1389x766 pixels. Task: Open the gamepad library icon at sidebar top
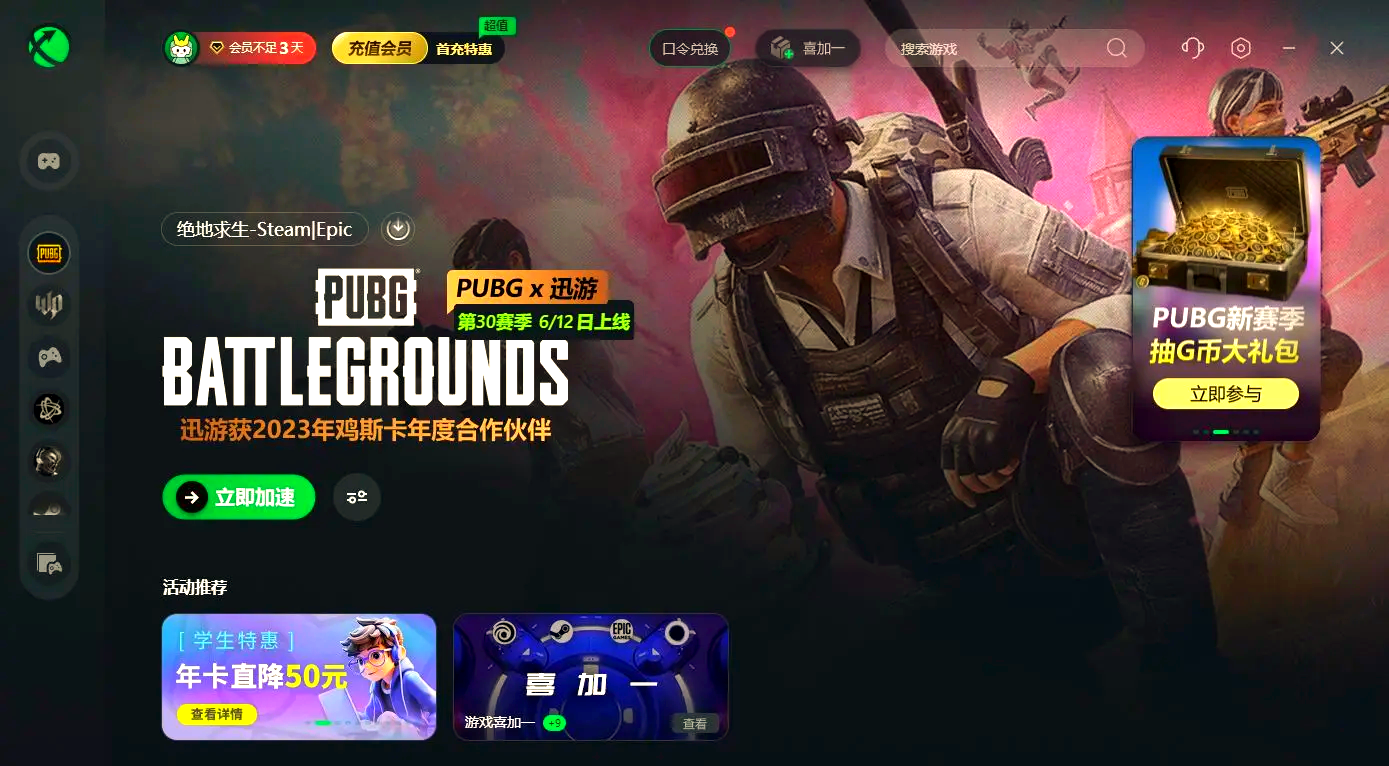click(x=48, y=161)
